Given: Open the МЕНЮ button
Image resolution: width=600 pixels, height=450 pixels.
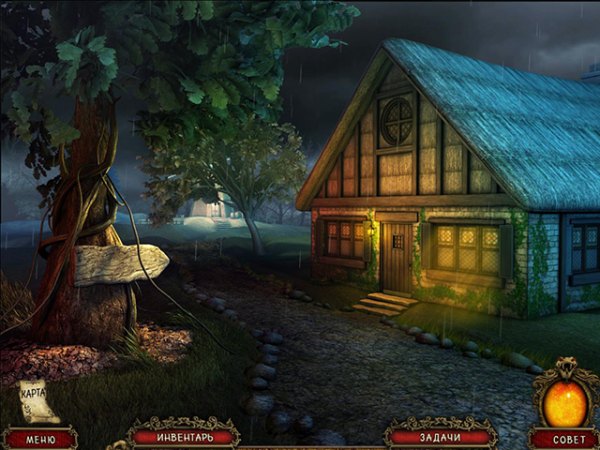Looking at the screenshot, I should (x=40, y=438).
